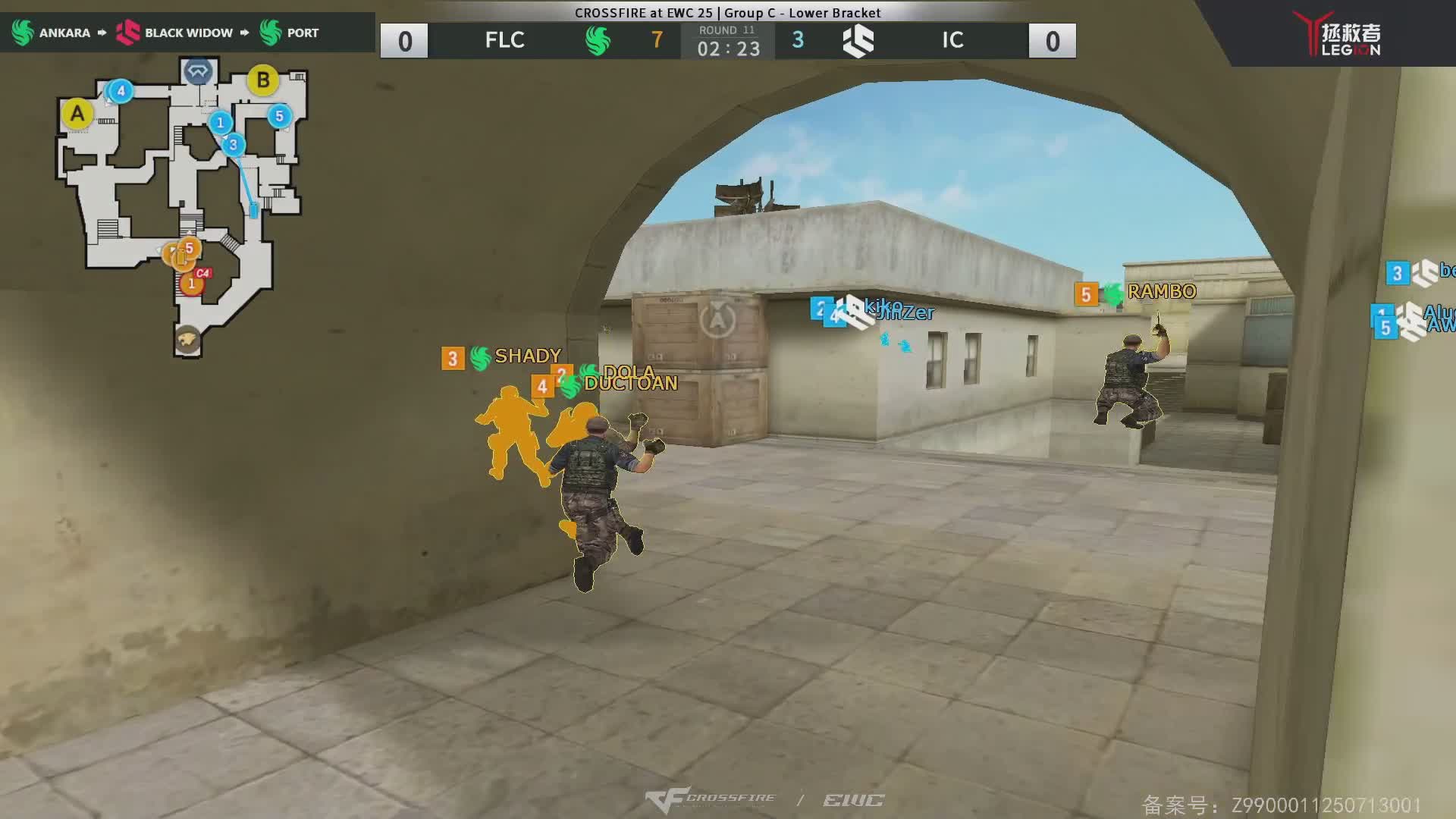Select the spawn icon at the minimap's top
Viewport: 1456px width, 819px height.
pos(198,72)
